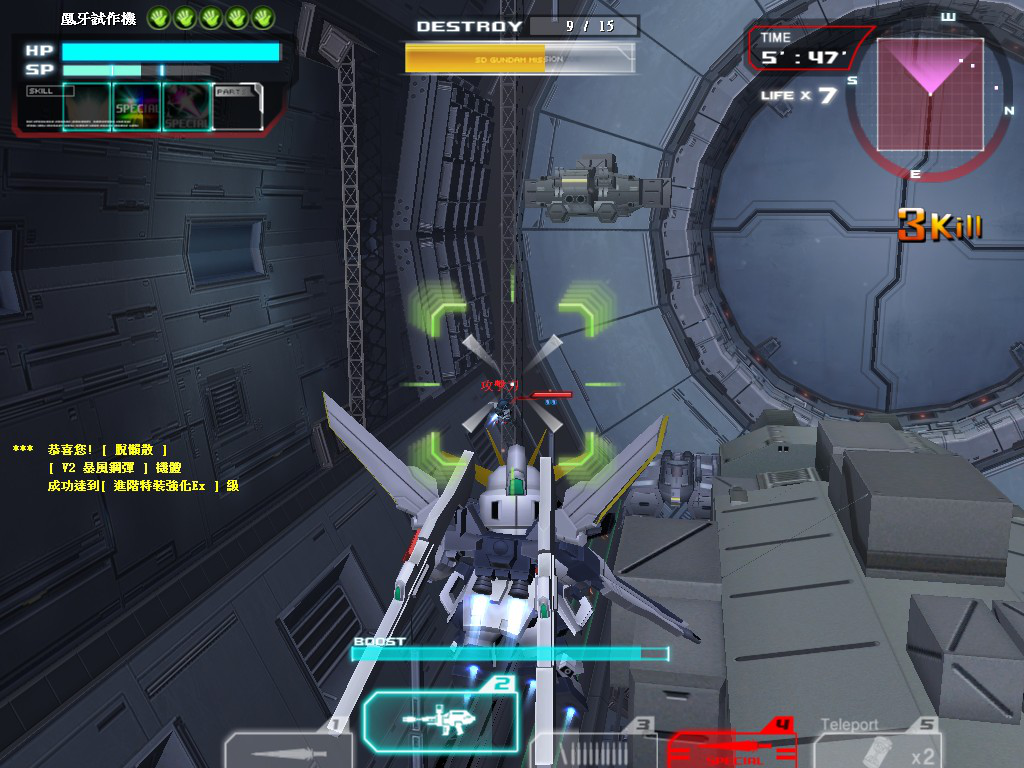1024x768 pixels.
Task: Use the Teleport item in slot 5
Action: (x=880, y=750)
